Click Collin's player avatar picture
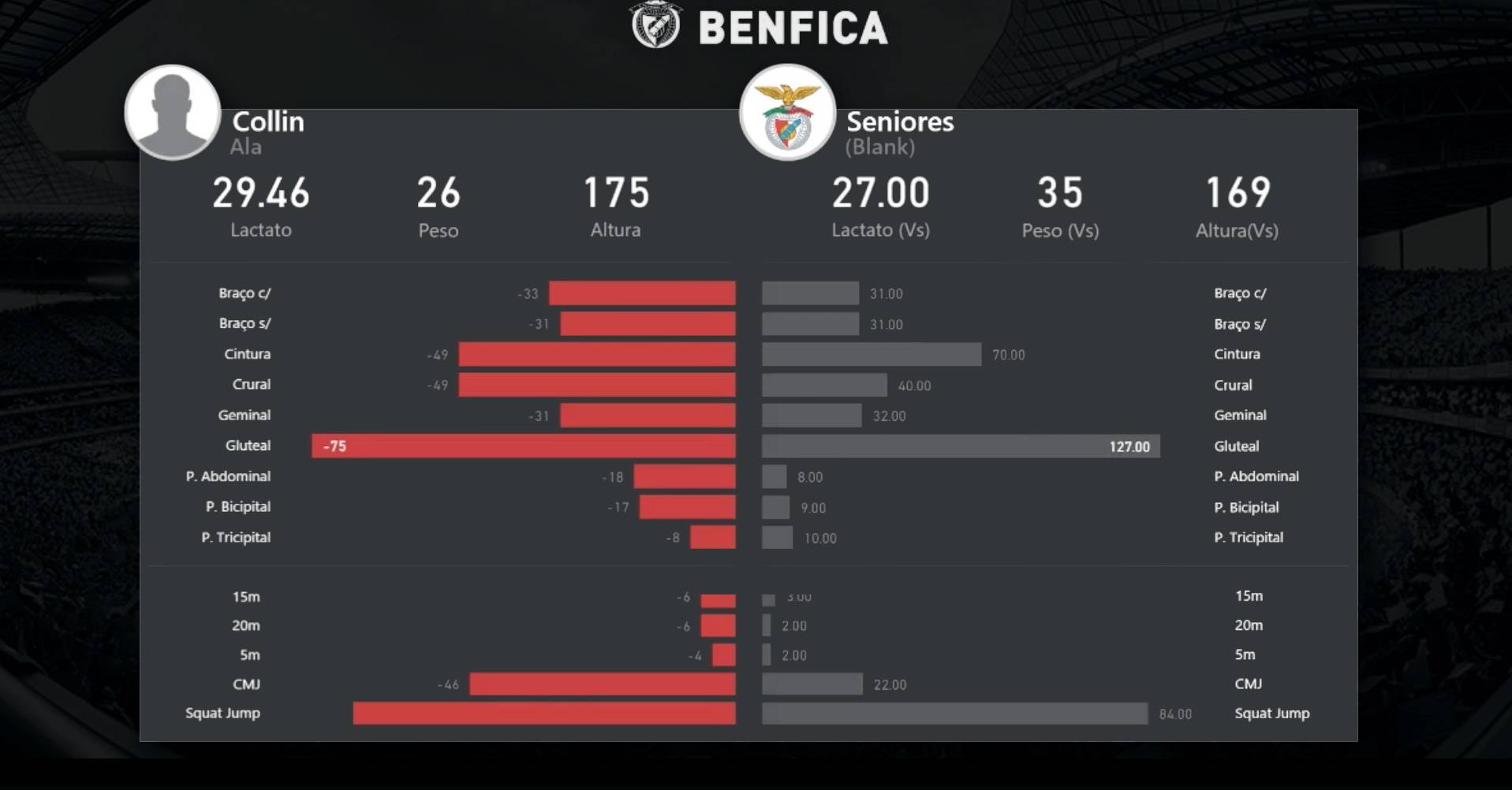 (172, 113)
